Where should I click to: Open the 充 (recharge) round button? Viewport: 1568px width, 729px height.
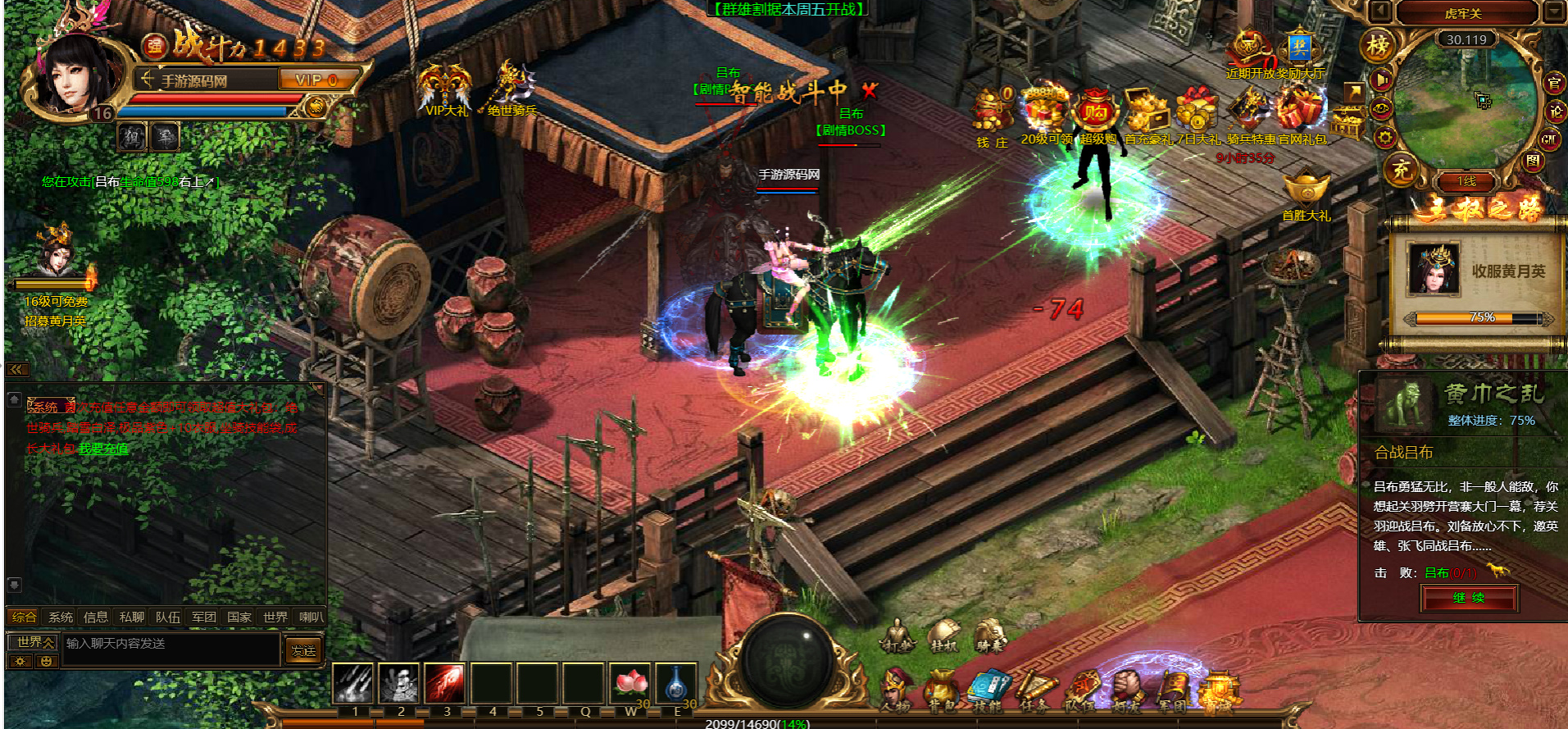pos(1401,170)
